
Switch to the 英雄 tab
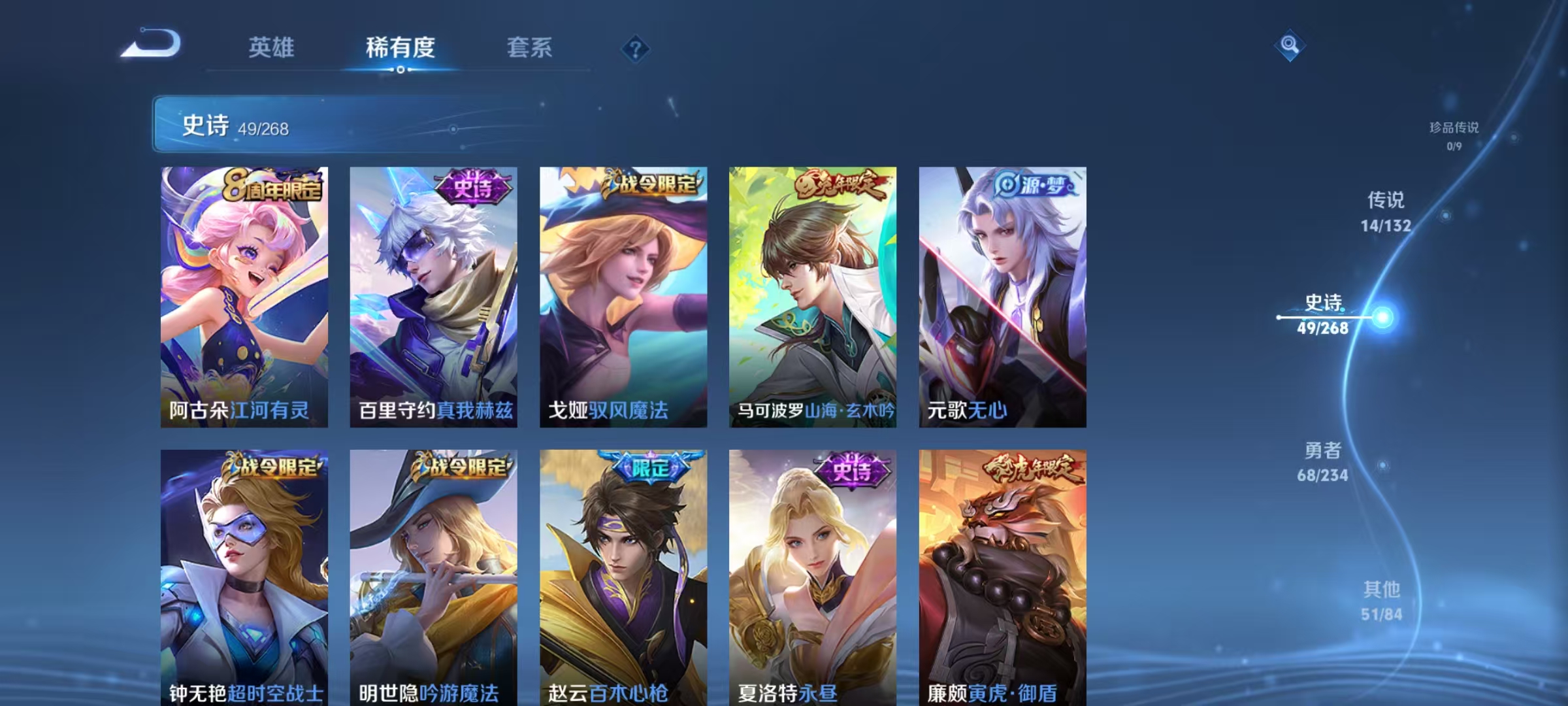click(272, 48)
